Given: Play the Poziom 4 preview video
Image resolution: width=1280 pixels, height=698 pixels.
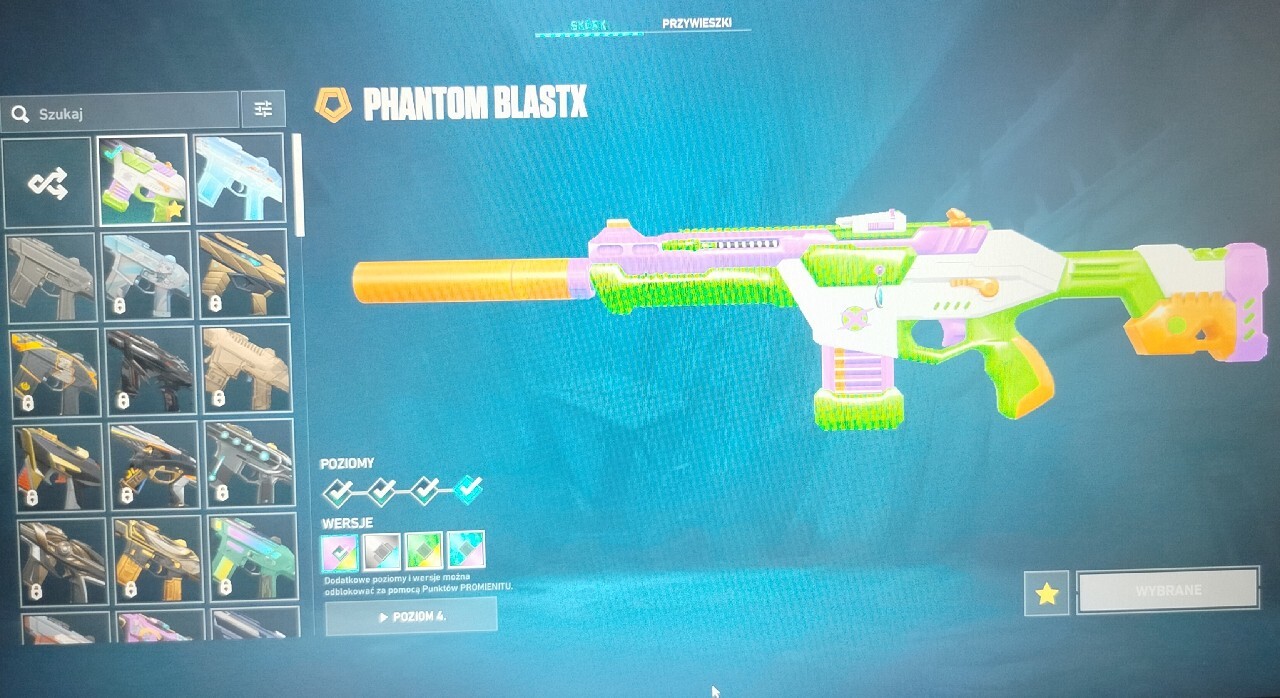Looking at the screenshot, I should click(411, 616).
